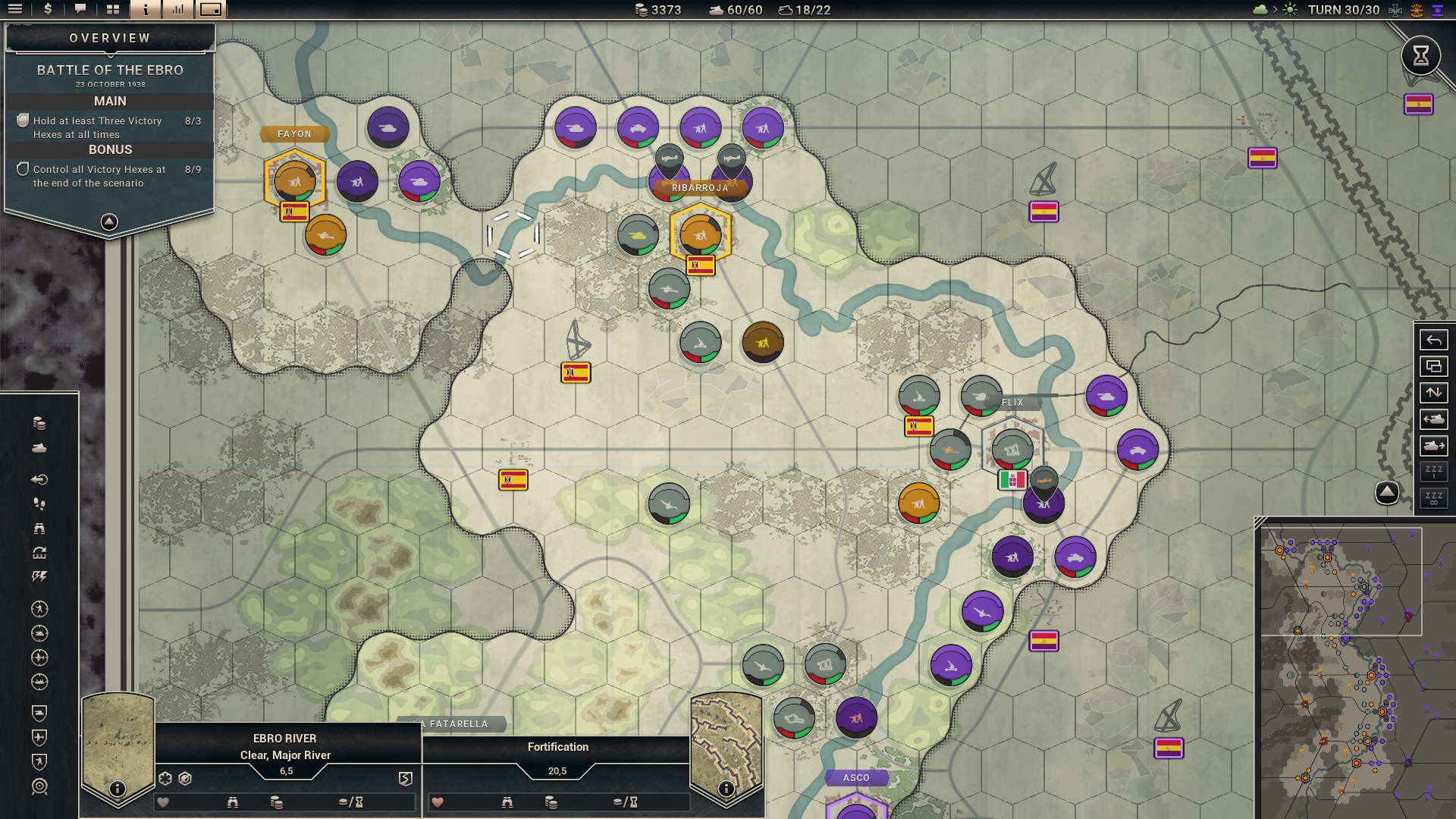Switch to the highlighted info tab in toolbar
The width and height of the screenshot is (1456, 819).
(x=145, y=10)
